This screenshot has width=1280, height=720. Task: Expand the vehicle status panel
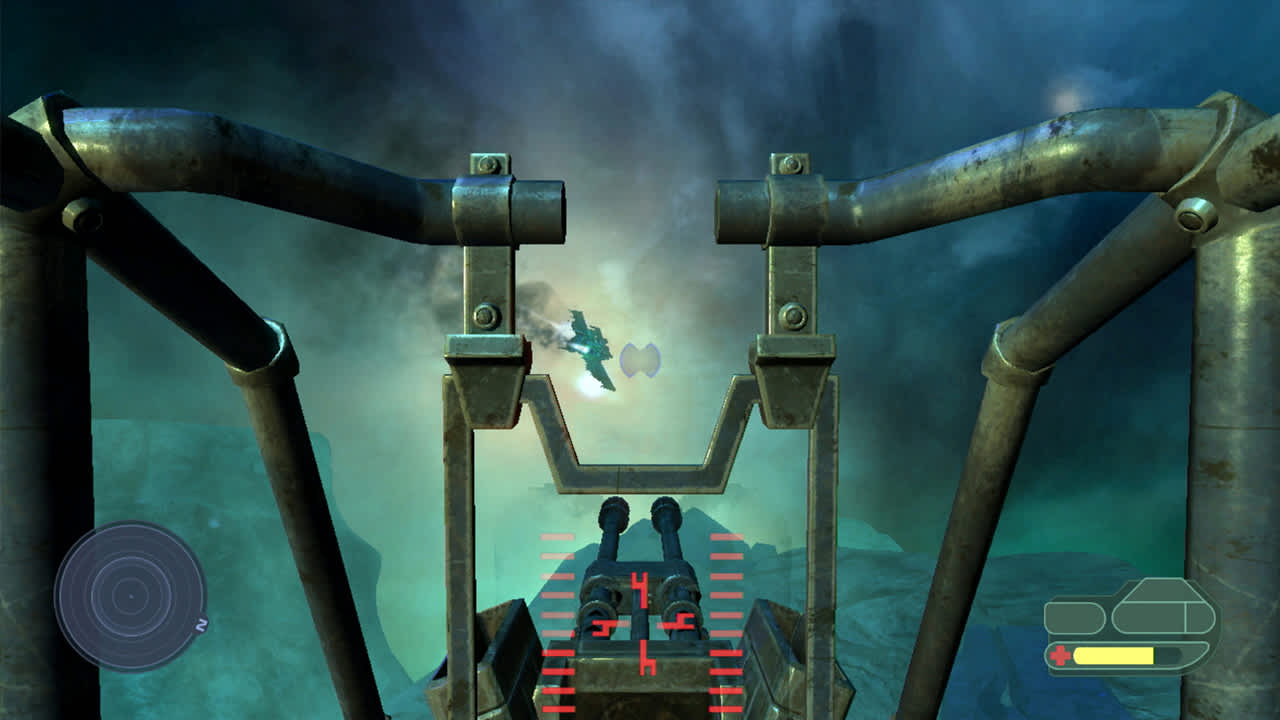tap(1130, 620)
